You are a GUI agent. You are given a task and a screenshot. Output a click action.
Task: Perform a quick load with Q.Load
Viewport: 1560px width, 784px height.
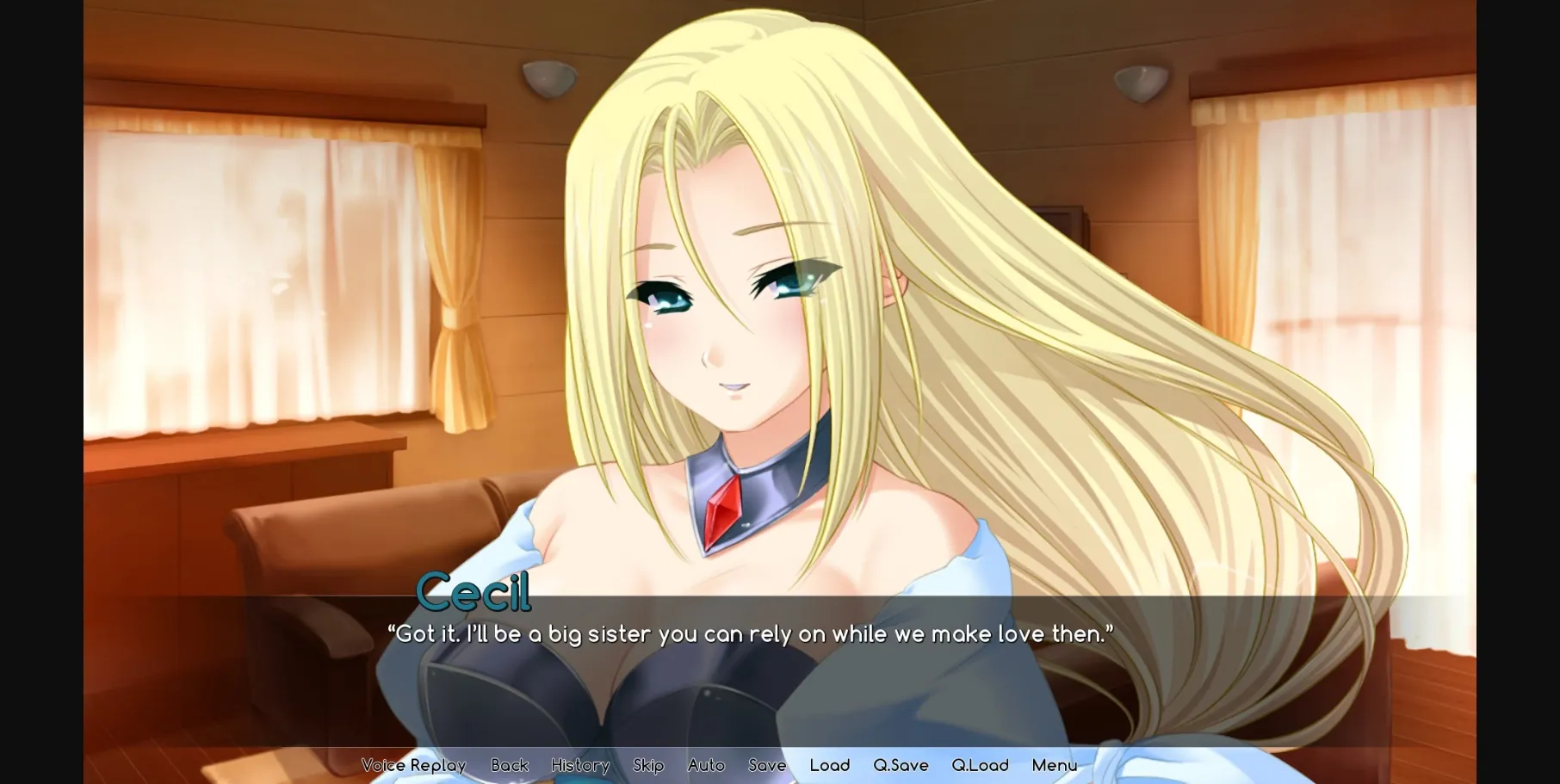pos(981,764)
